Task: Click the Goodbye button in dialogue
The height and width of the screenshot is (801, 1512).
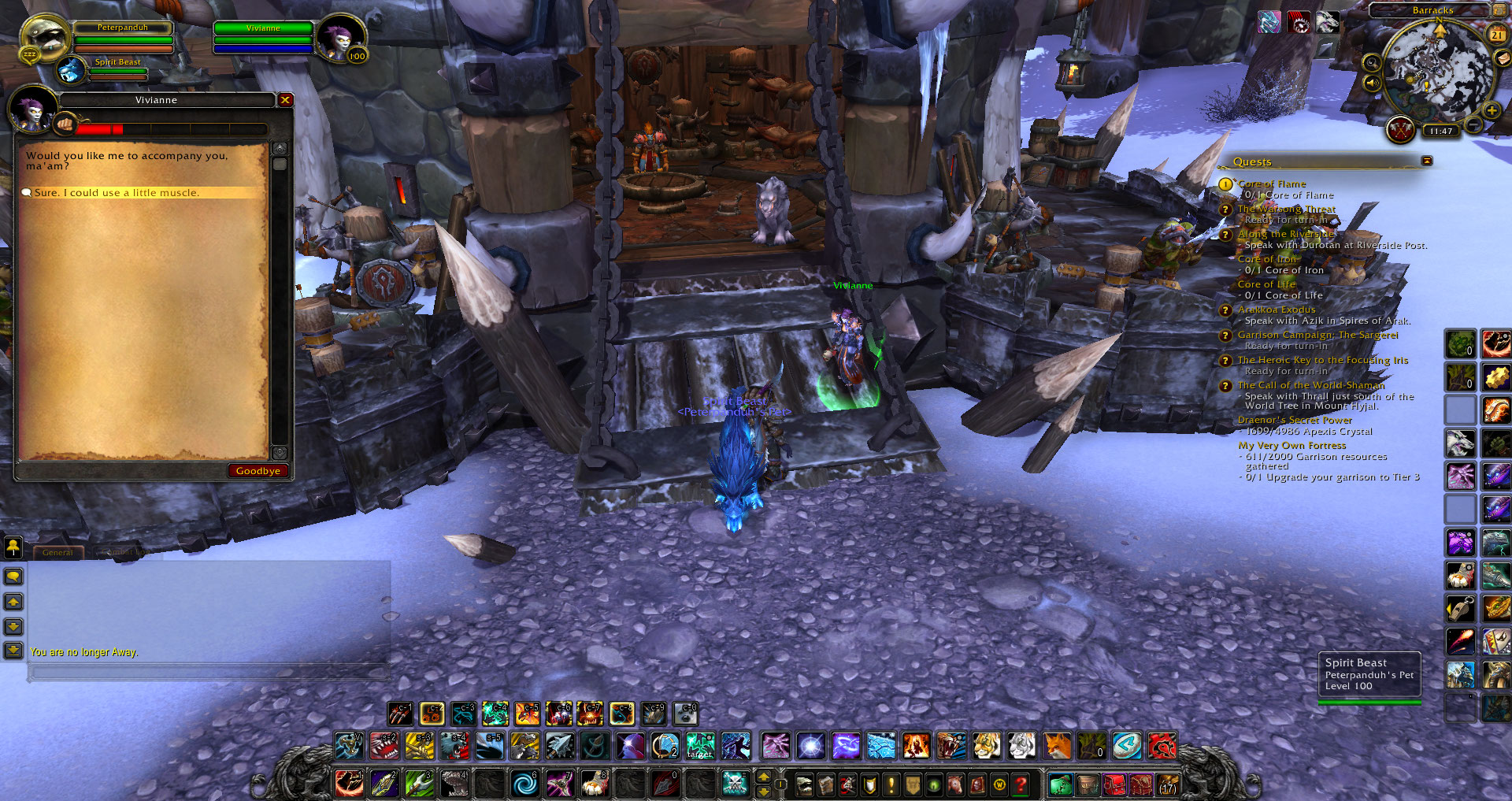Action: 258,471
